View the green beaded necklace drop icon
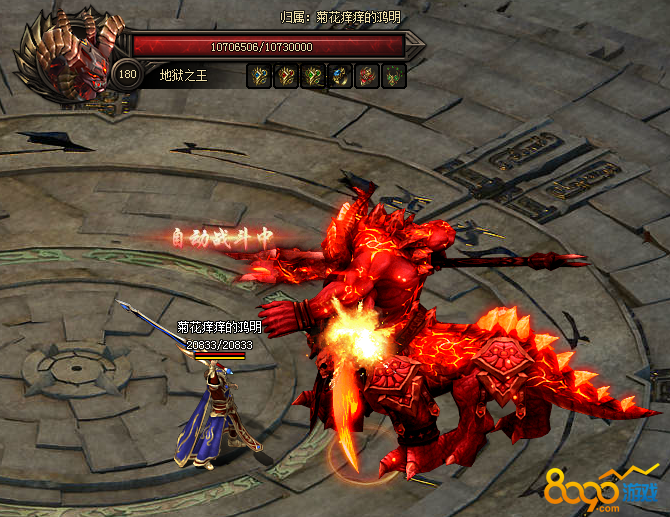 coord(394,75)
